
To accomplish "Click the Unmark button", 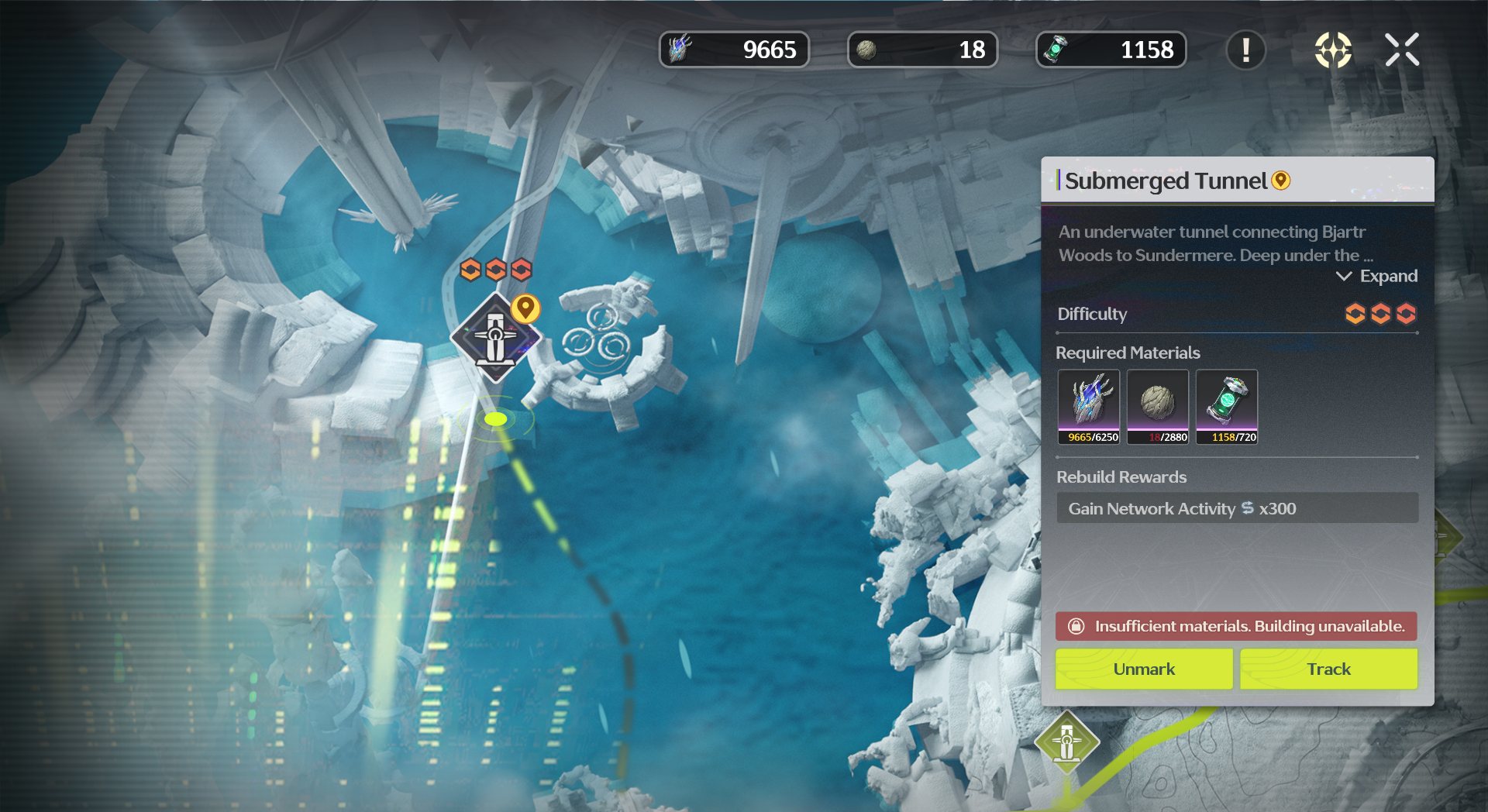I will coord(1143,669).
